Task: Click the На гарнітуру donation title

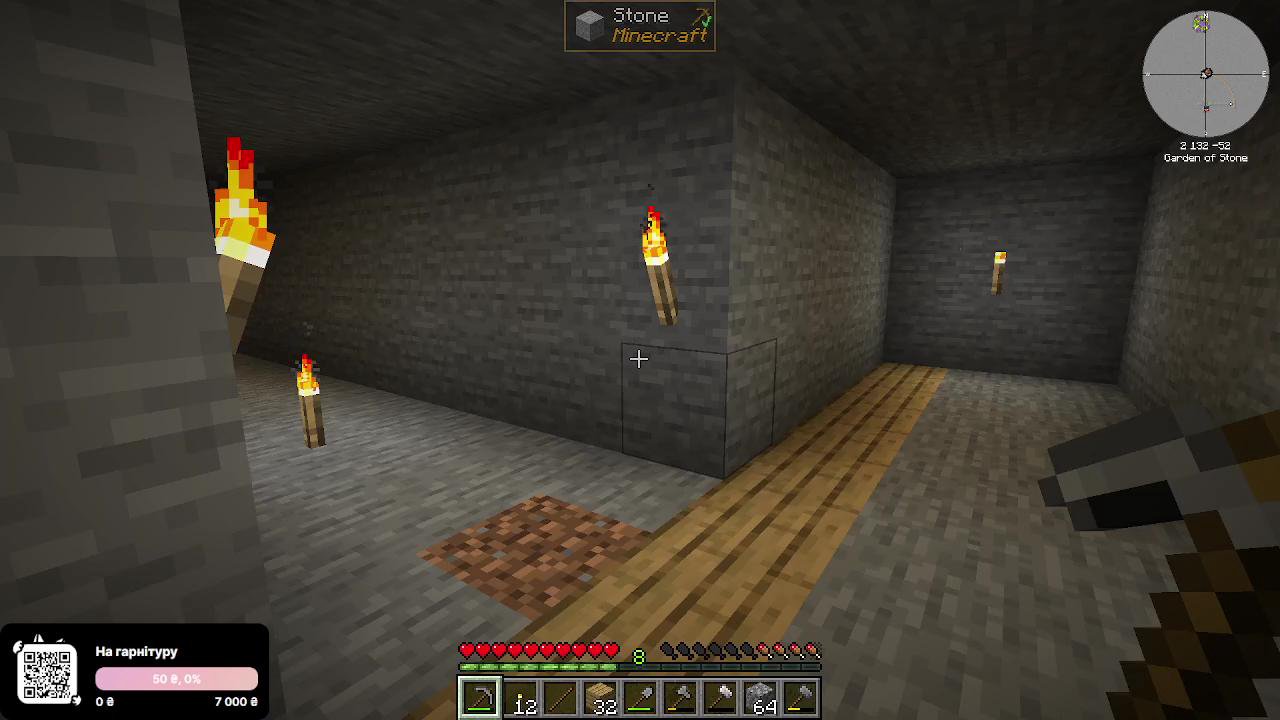Action: point(136,652)
